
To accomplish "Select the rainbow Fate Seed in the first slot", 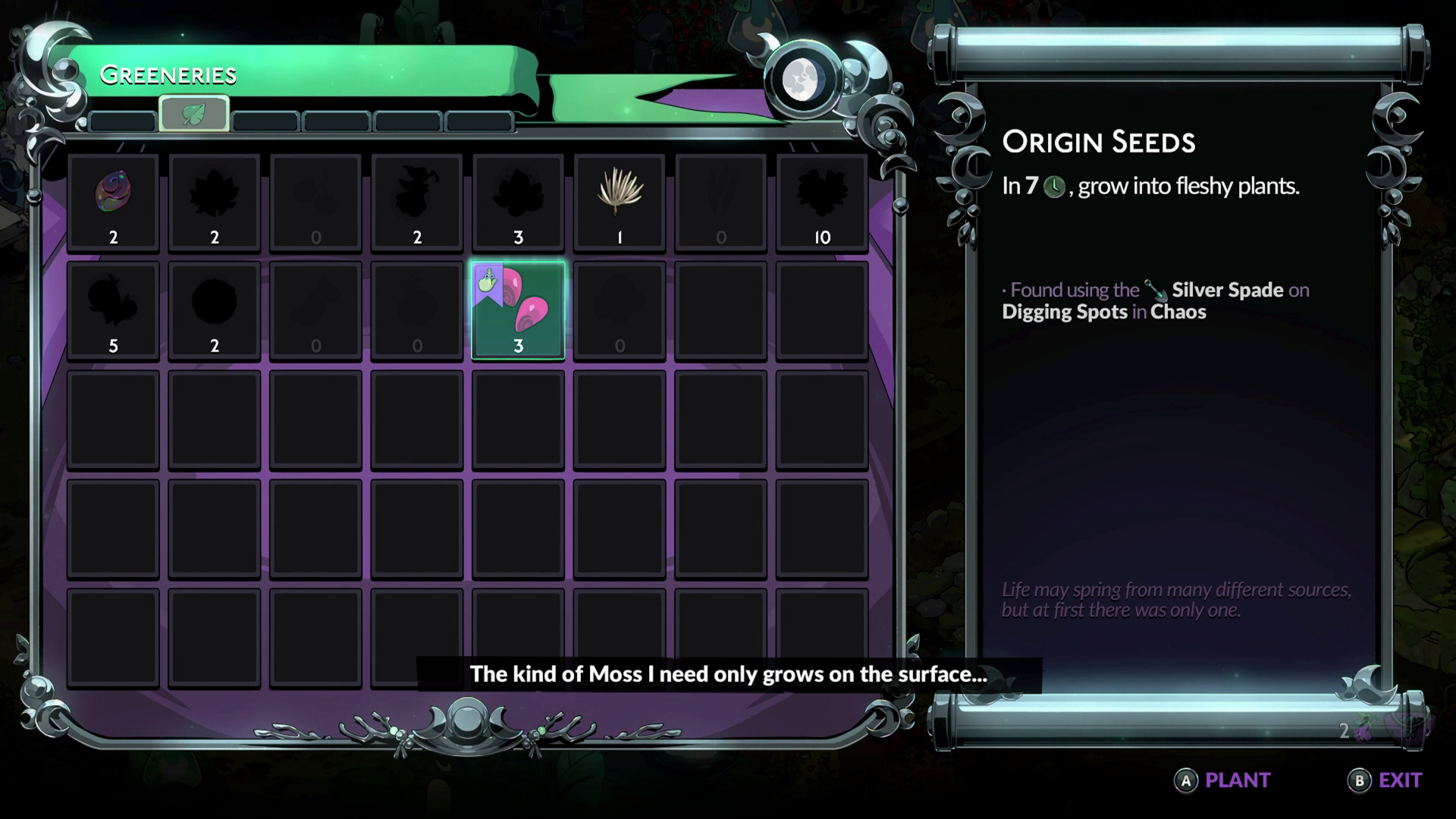I will [113, 197].
